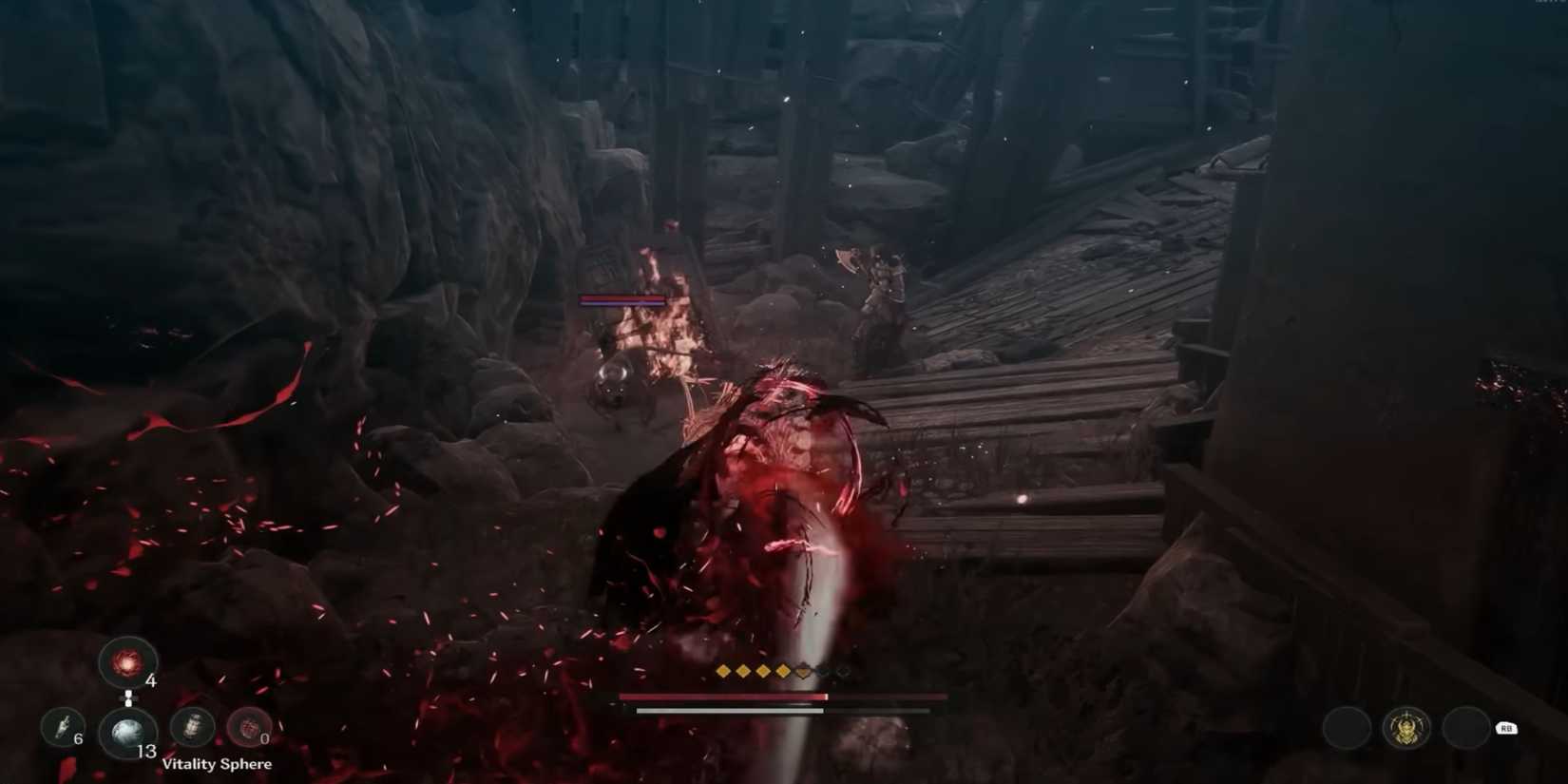Image resolution: width=1568 pixels, height=784 pixels.
Task: Click the scroll consumable item icon
Action: point(192,728)
